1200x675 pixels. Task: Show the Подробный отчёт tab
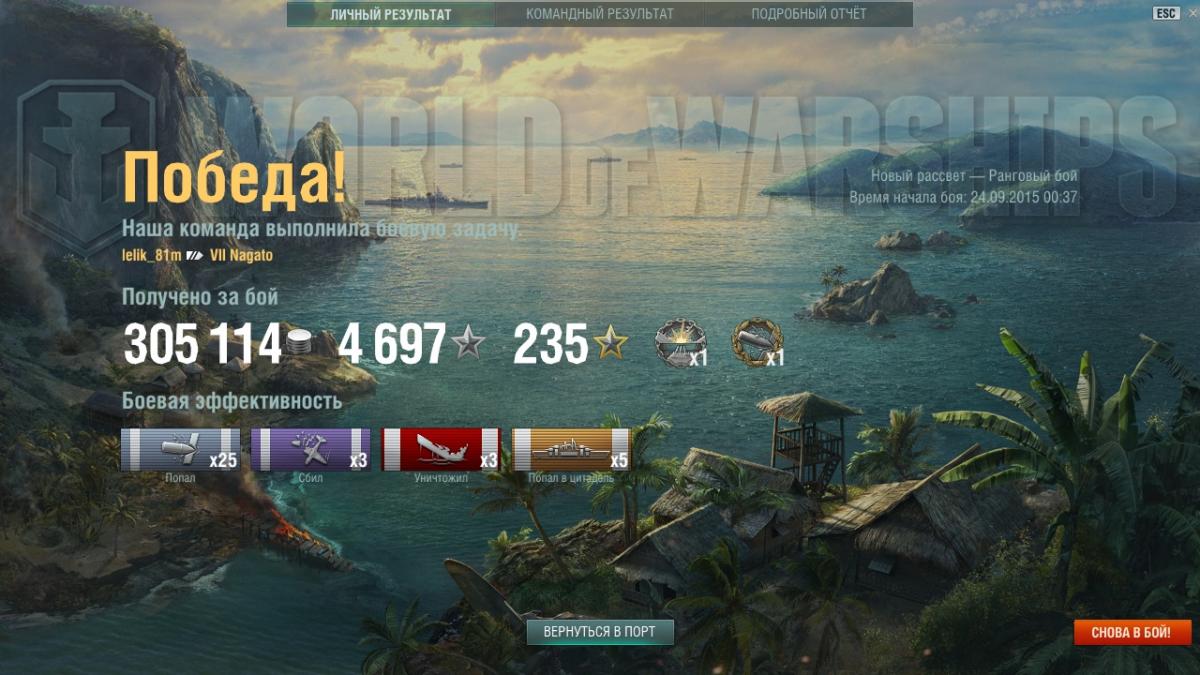[x=809, y=14]
